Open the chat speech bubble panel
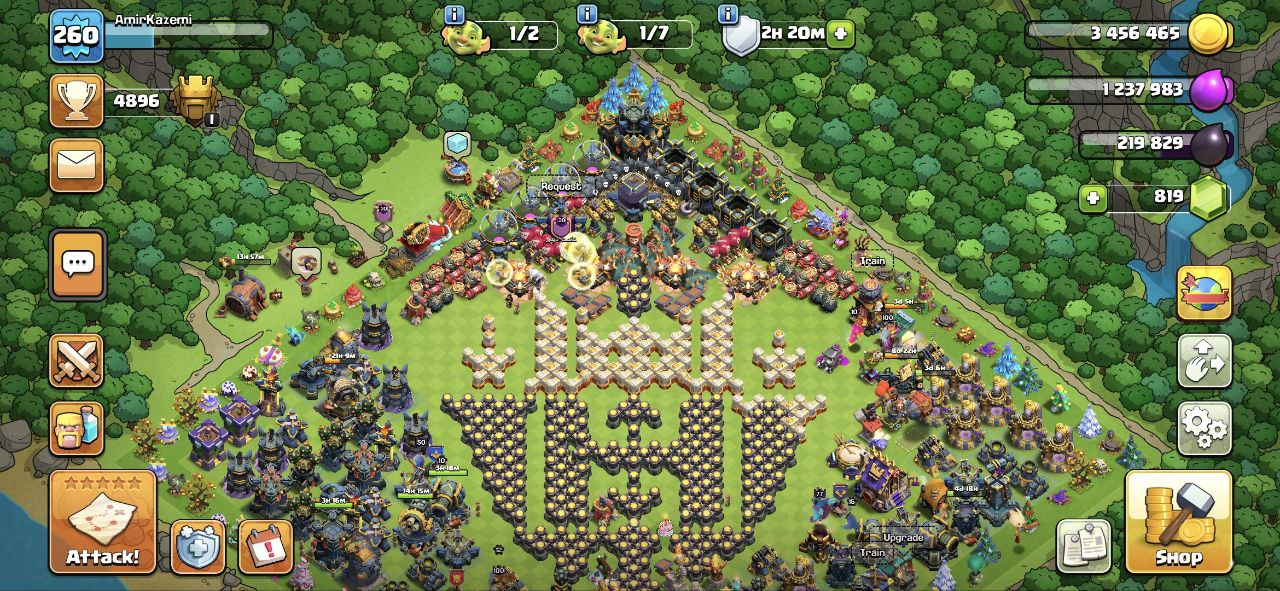Image resolution: width=1280 pixels, height=591 pixels. 77,264
